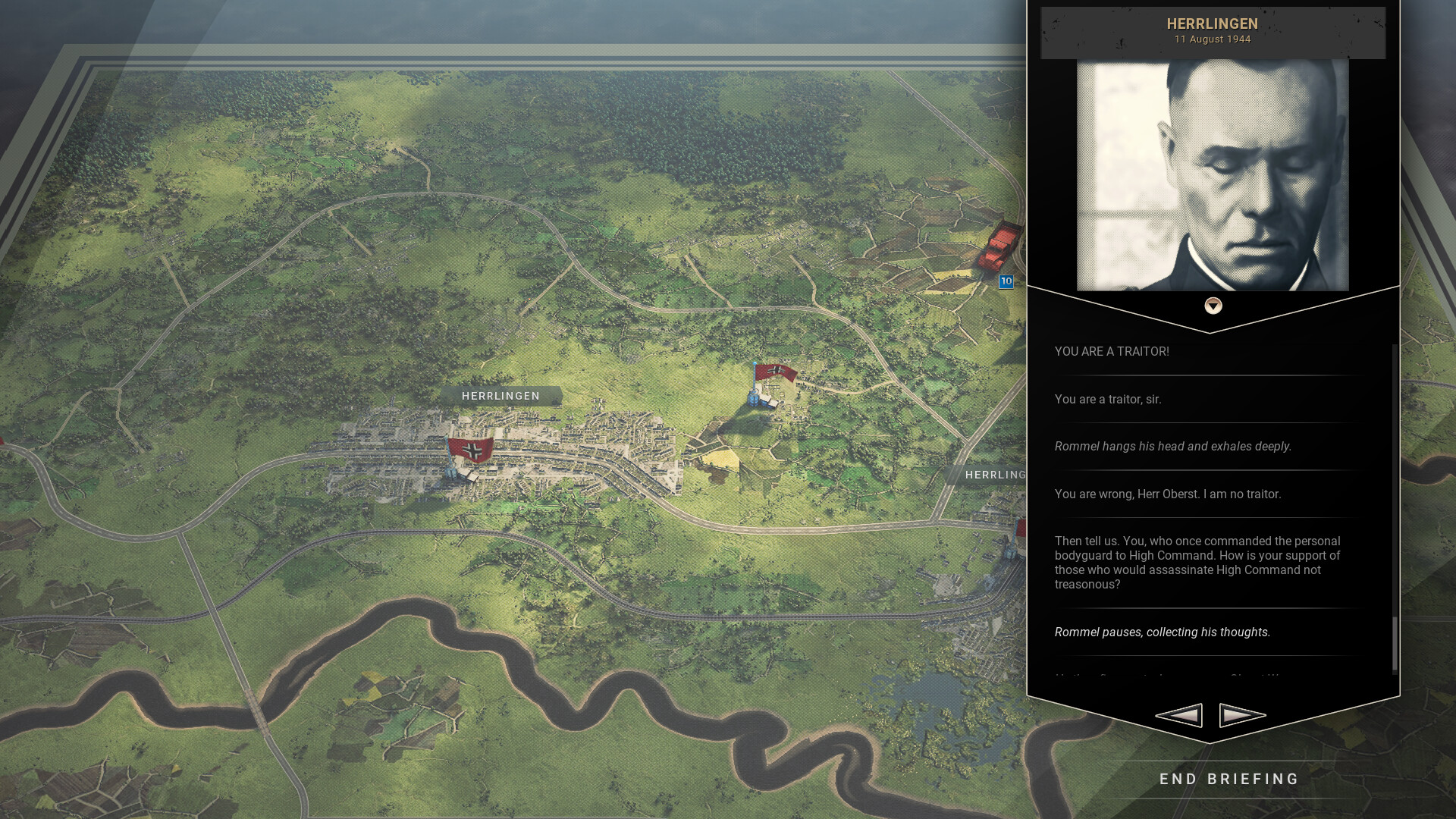Select the German flag over Herrlingen town
This screenshot has width=1456, height=819.
tap(472, 449)
